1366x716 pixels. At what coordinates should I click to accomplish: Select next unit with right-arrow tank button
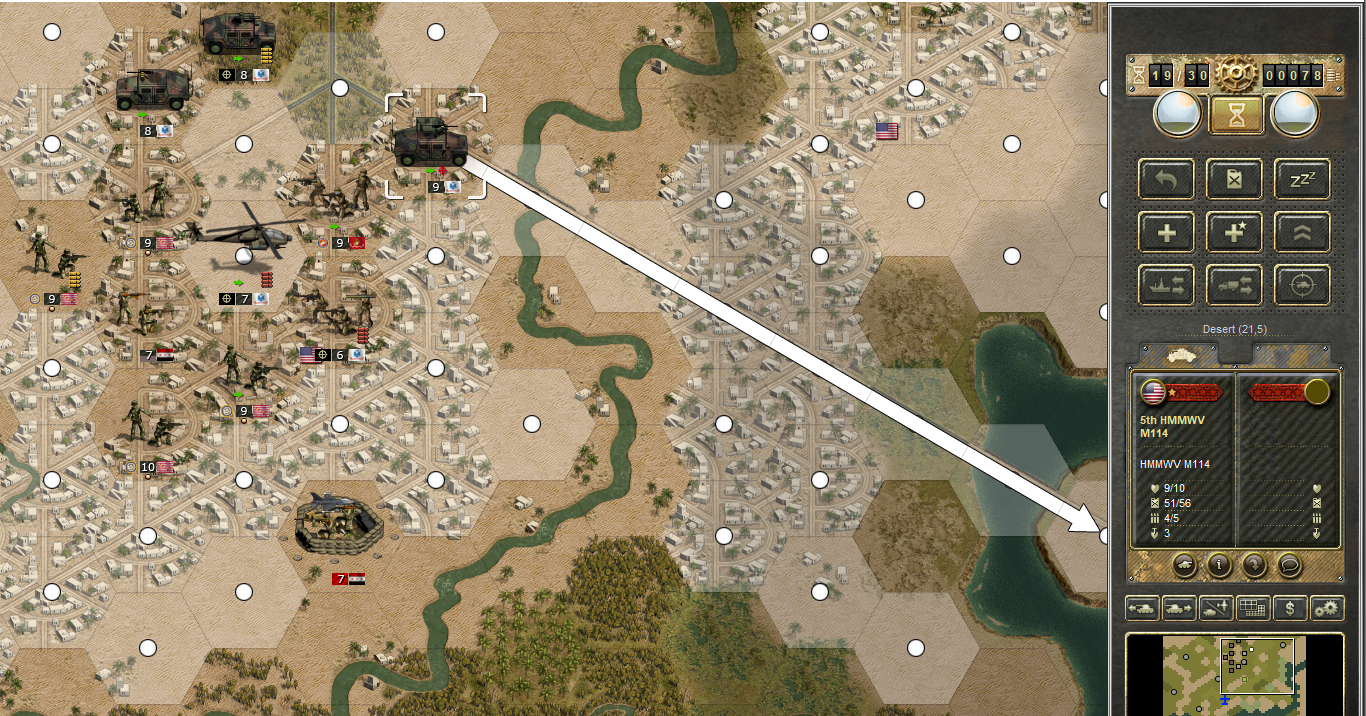pyautogui.click(x=1180, y=607)
